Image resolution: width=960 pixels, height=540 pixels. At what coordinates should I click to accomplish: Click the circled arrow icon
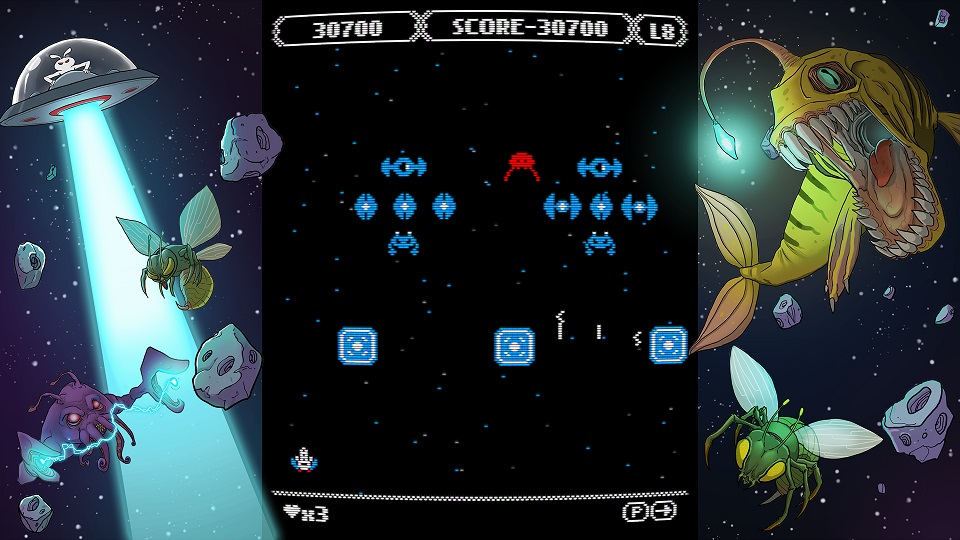pos(664,511)
